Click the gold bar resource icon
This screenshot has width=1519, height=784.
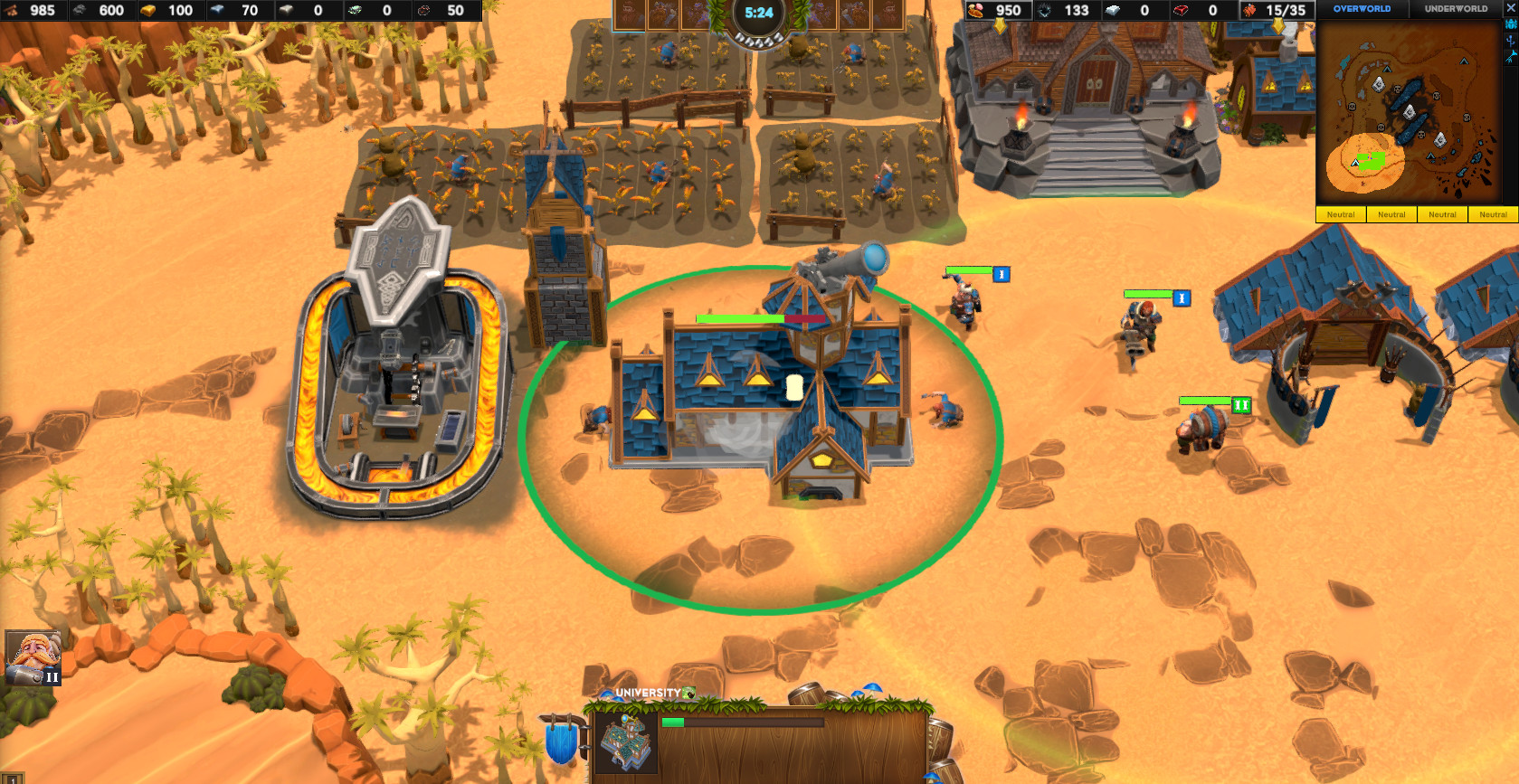pyautogui.click(x=147, y=11)
